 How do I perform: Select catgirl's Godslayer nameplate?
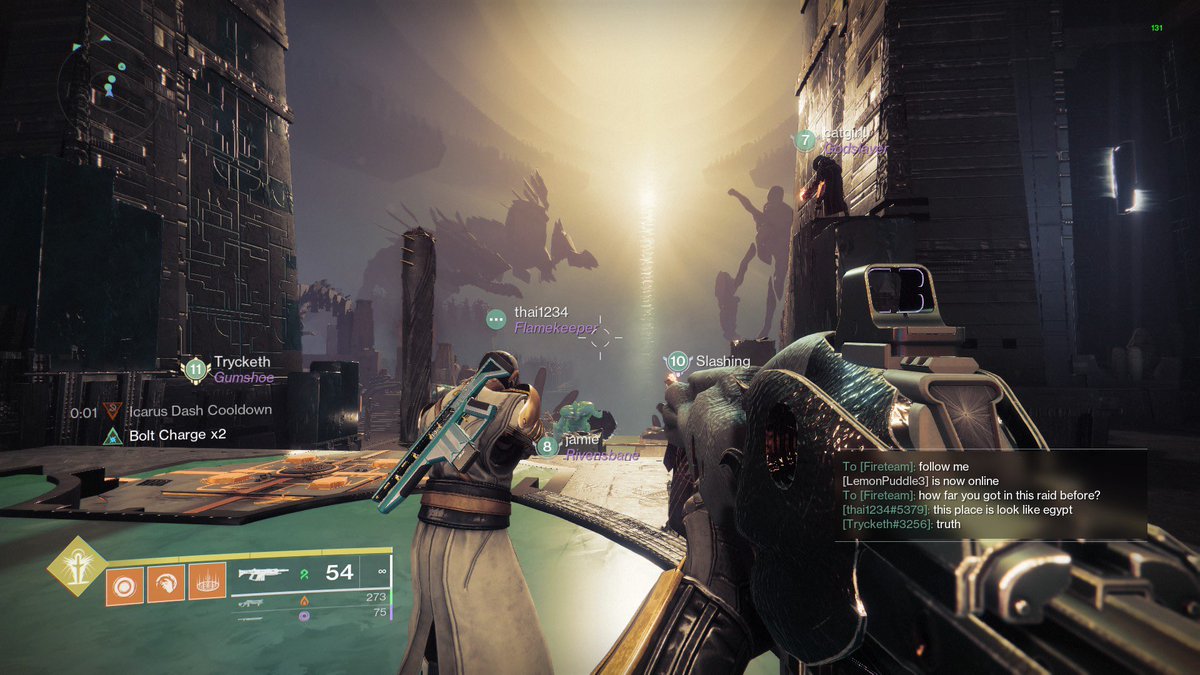coord(805,141)
